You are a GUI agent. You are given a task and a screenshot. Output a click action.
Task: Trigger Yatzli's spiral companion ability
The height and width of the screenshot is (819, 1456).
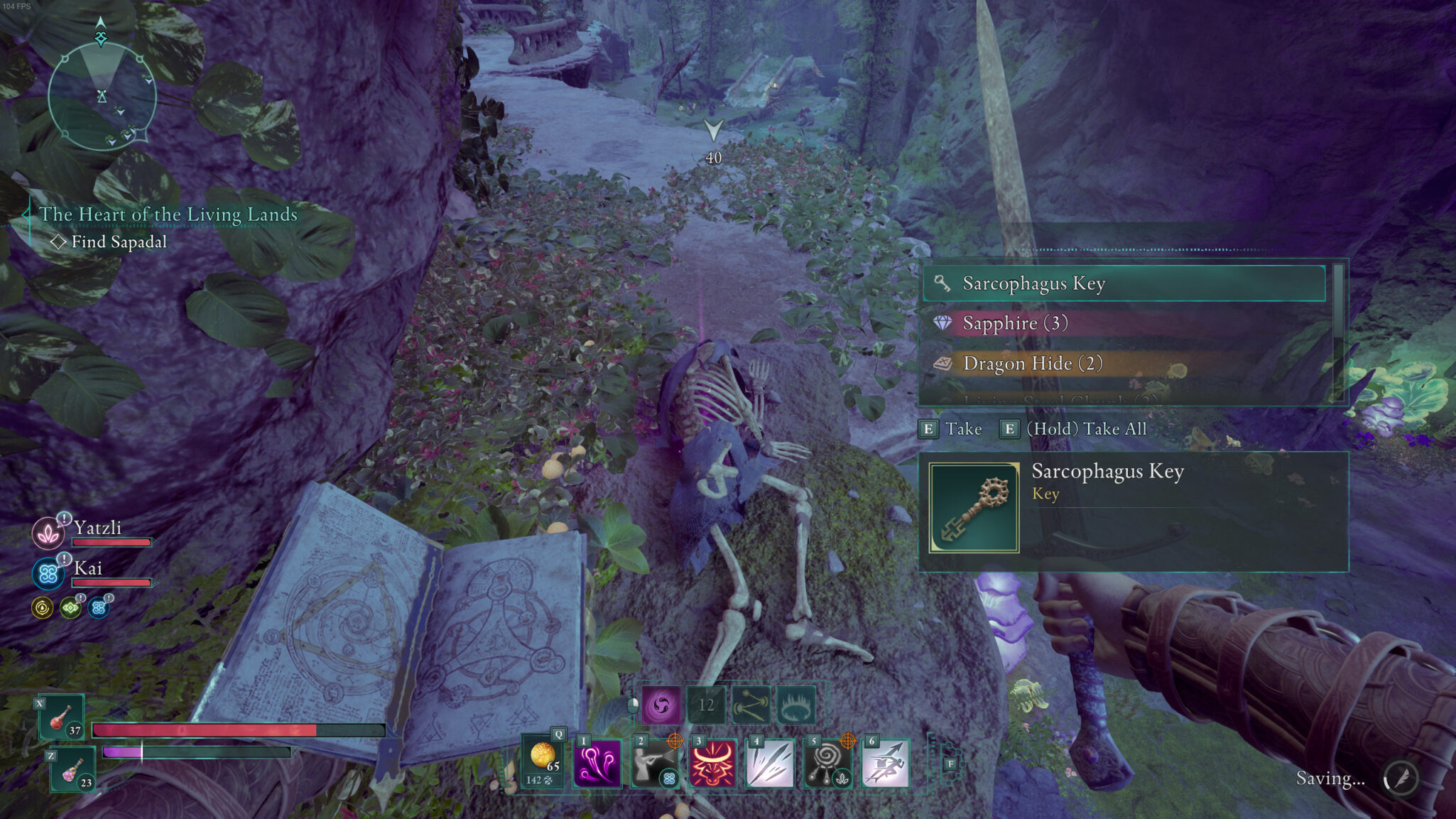827,764
